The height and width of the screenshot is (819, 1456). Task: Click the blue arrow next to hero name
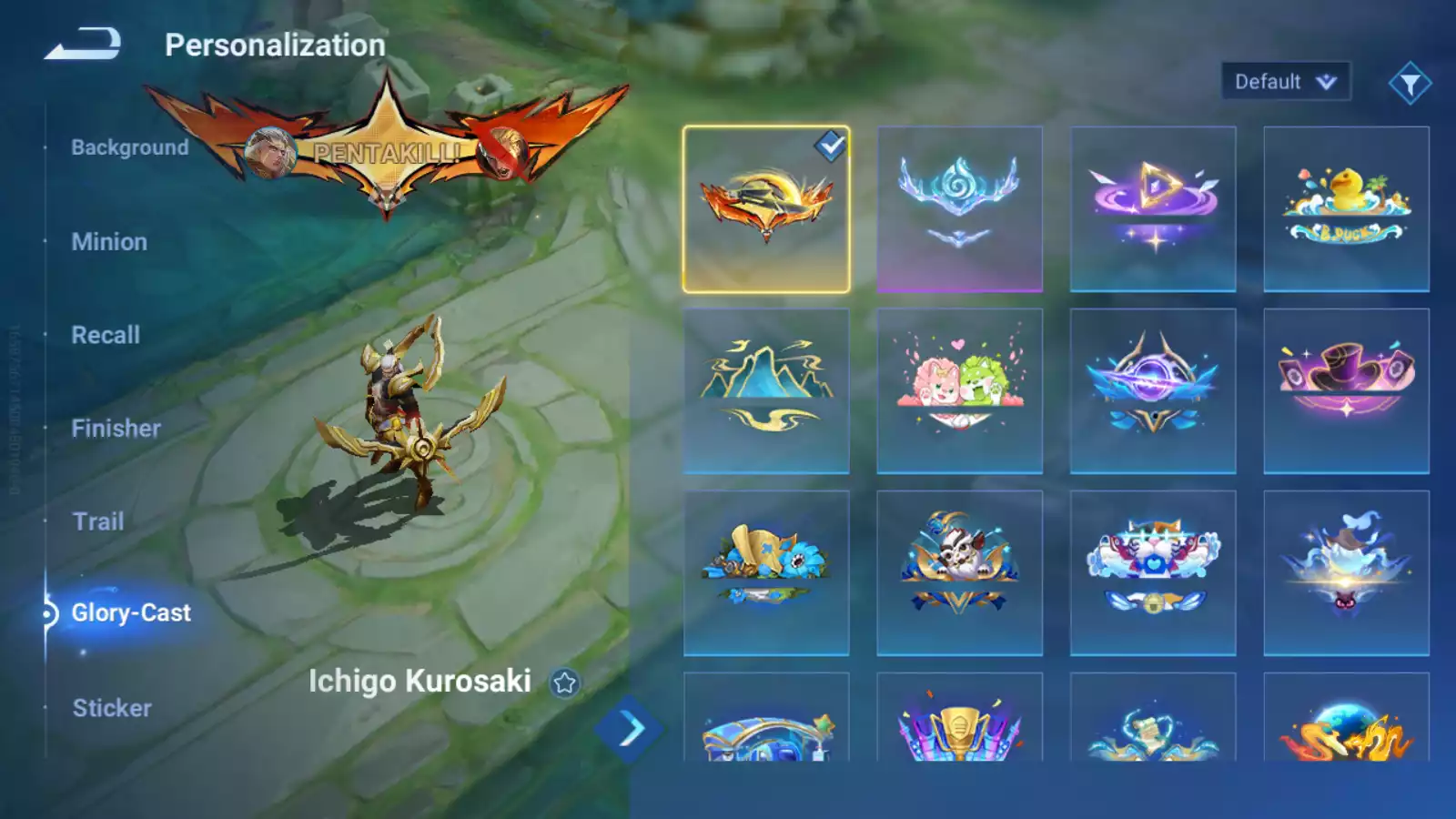coord(629,729)
